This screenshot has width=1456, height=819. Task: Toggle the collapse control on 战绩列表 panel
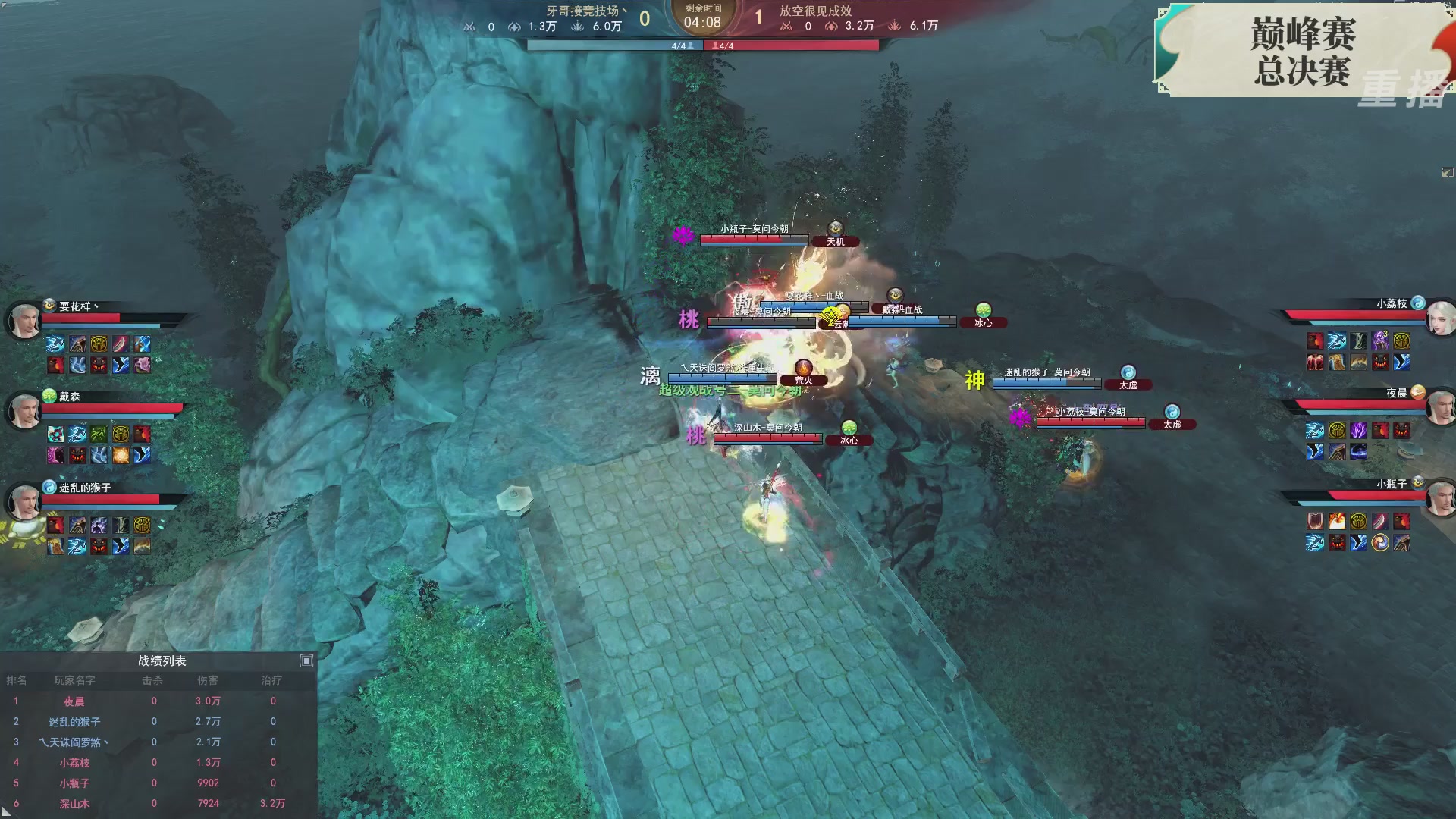(307, 661)
